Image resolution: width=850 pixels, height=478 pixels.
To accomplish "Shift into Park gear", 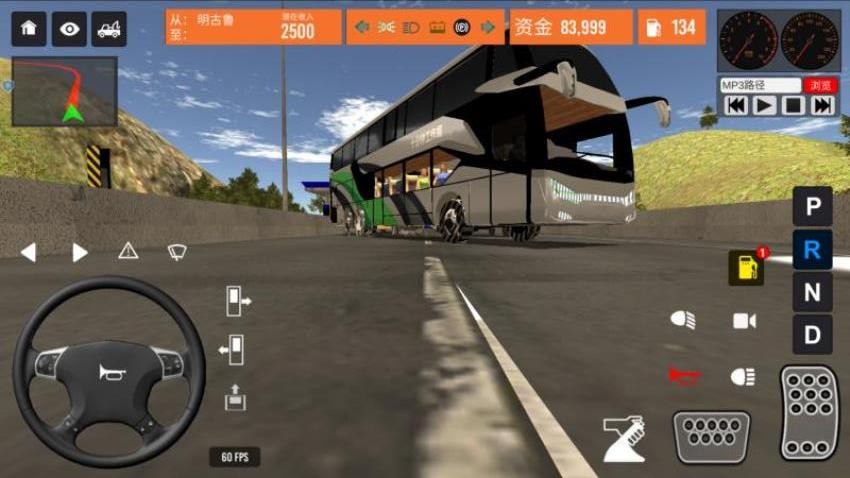I will [812, 207].
